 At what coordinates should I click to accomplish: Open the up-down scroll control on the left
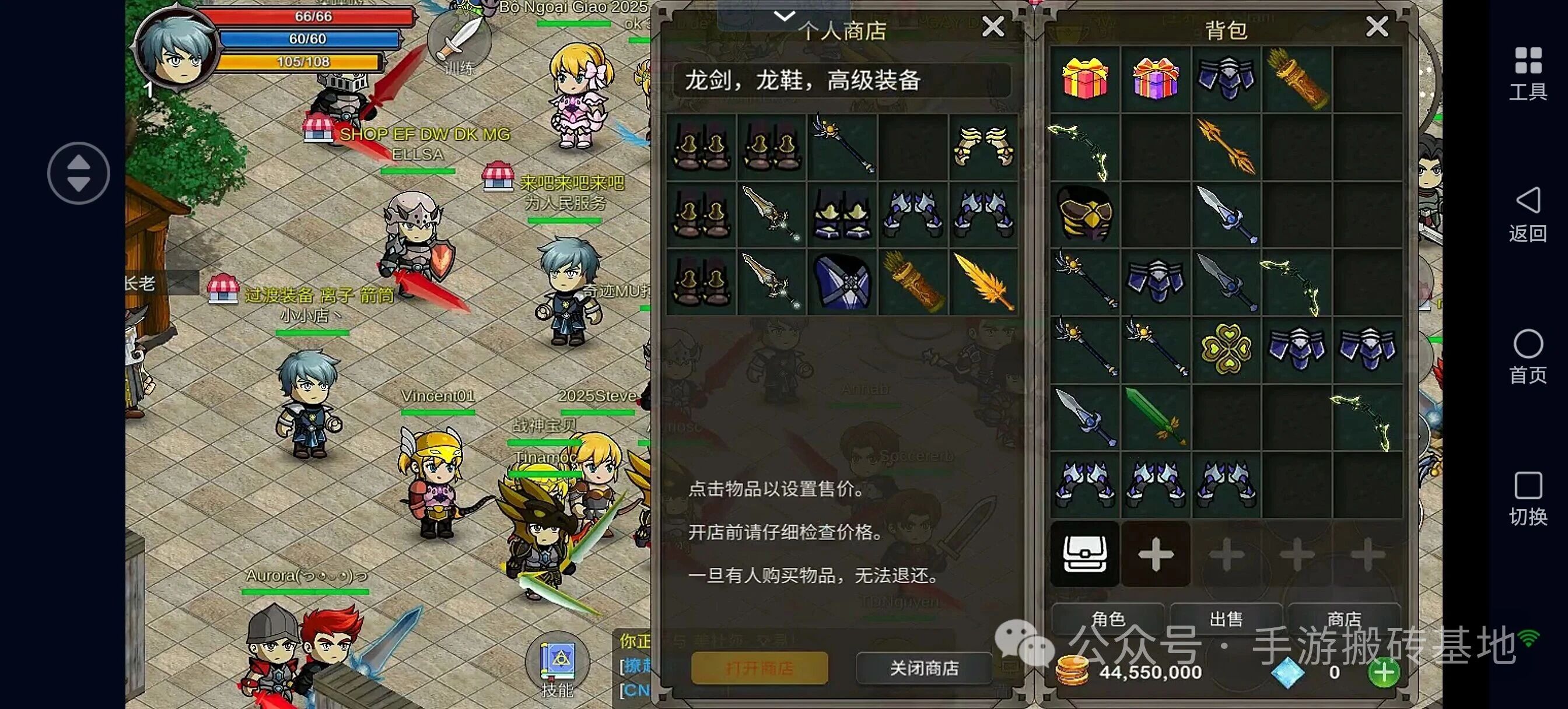[x=79, y=172]
